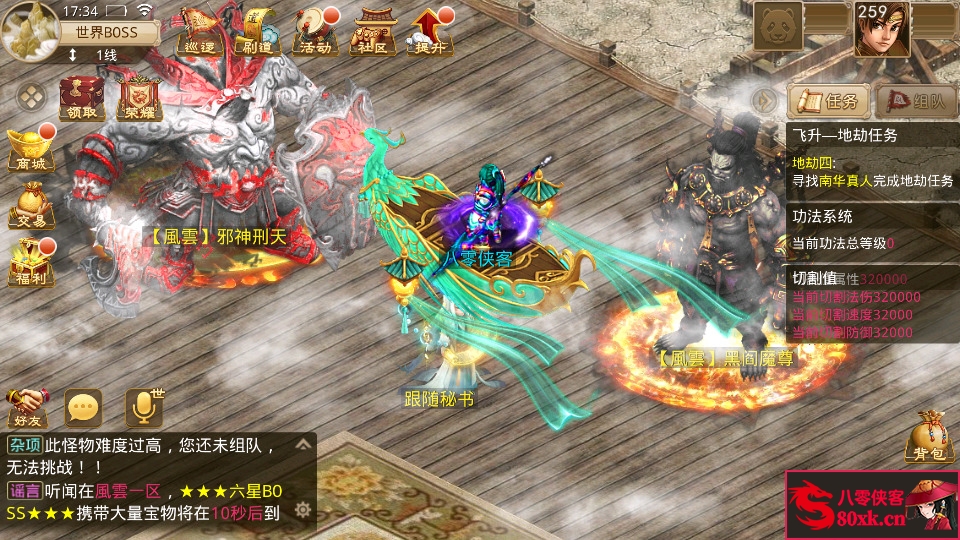Viewport: 960px width, 540px height.
Task: Open chat settings gear icon
Action: click(304, 510)
